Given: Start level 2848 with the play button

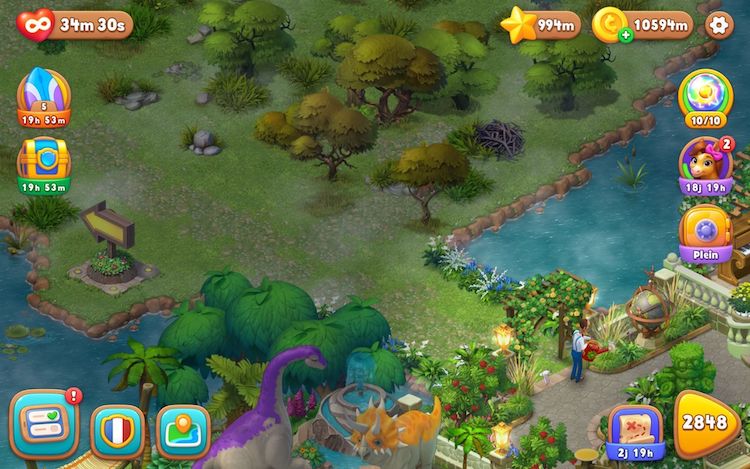Looking at the screenshot, I should (x=706, y=423).
